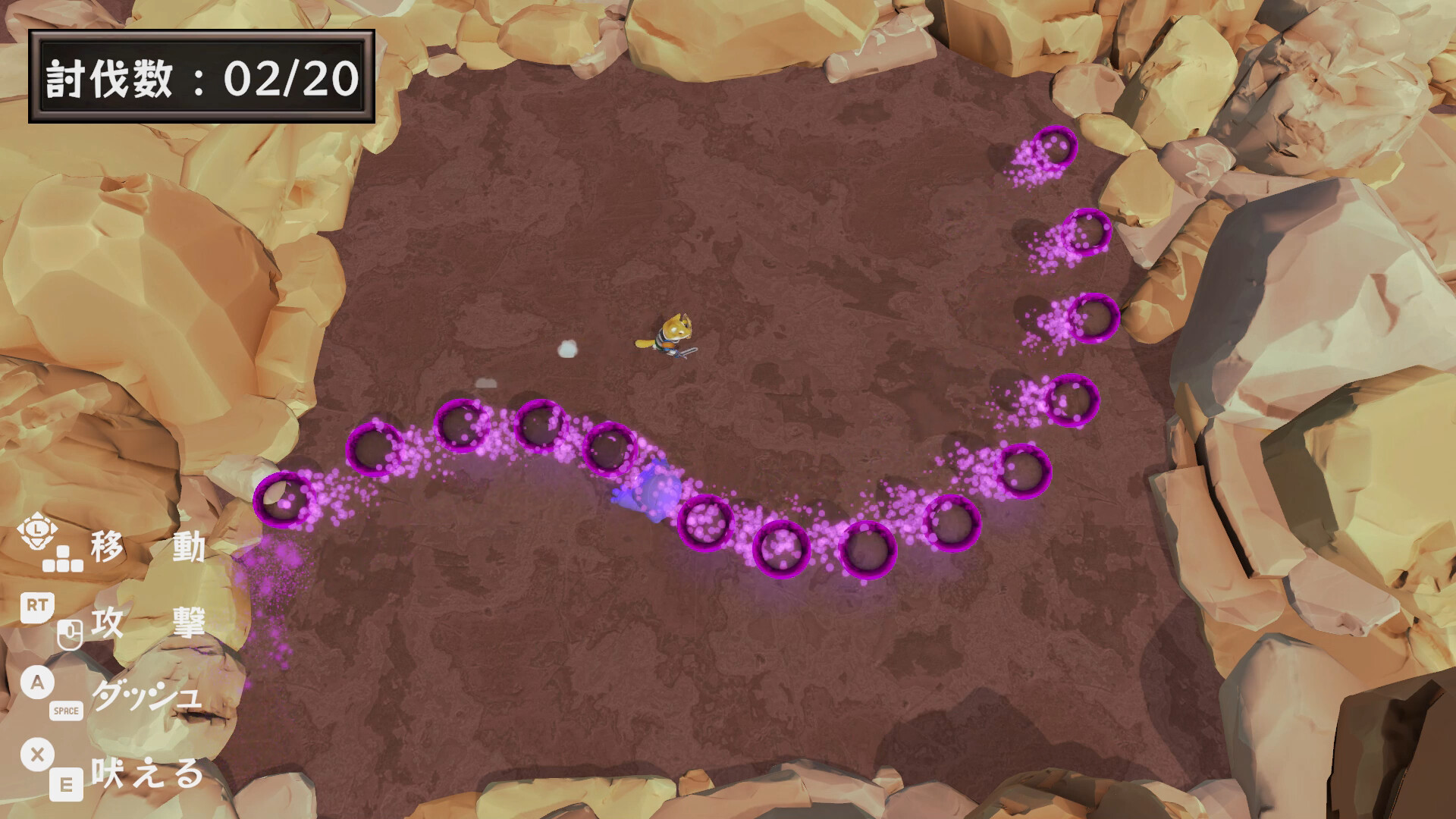Click the 吠える bark label
The height and width of the screenshot is (819, 1456).
click(x=148, y=777)
